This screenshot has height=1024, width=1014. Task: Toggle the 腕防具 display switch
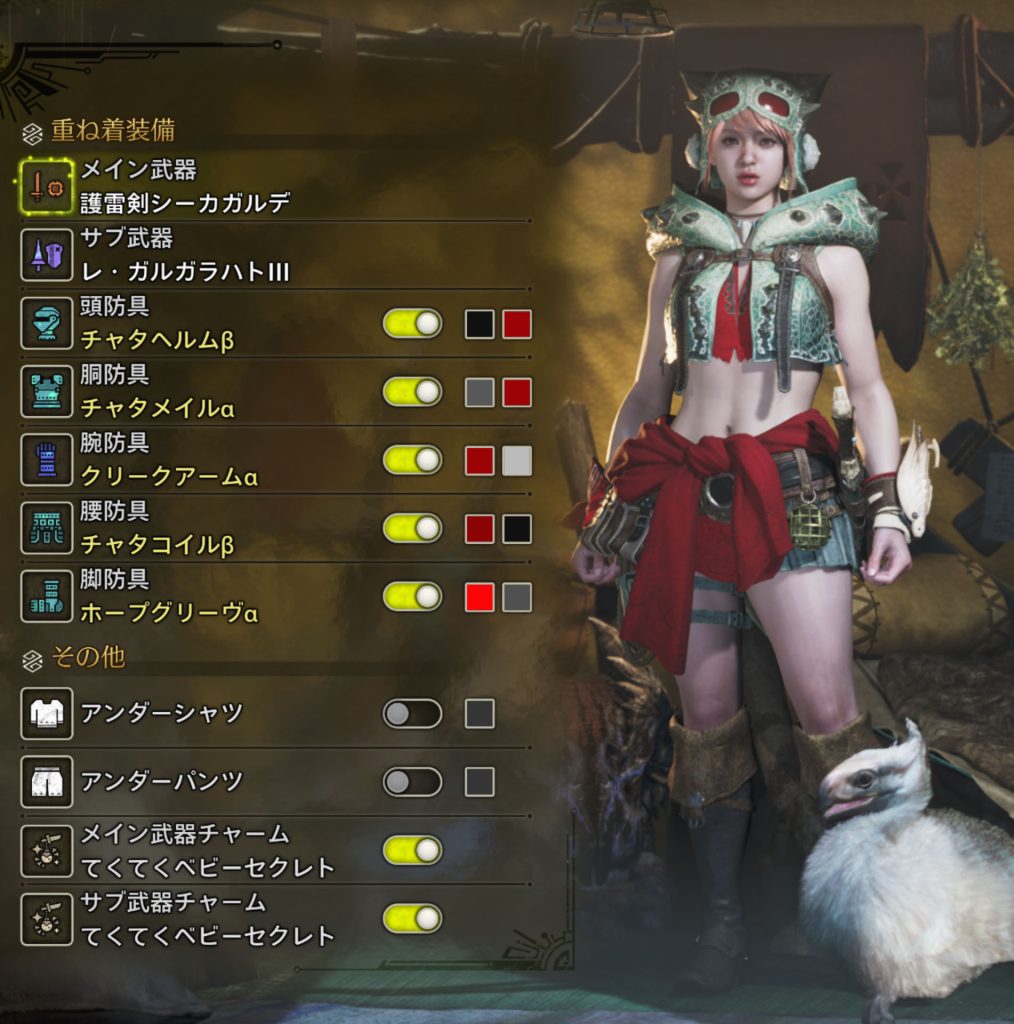(412, 460)
